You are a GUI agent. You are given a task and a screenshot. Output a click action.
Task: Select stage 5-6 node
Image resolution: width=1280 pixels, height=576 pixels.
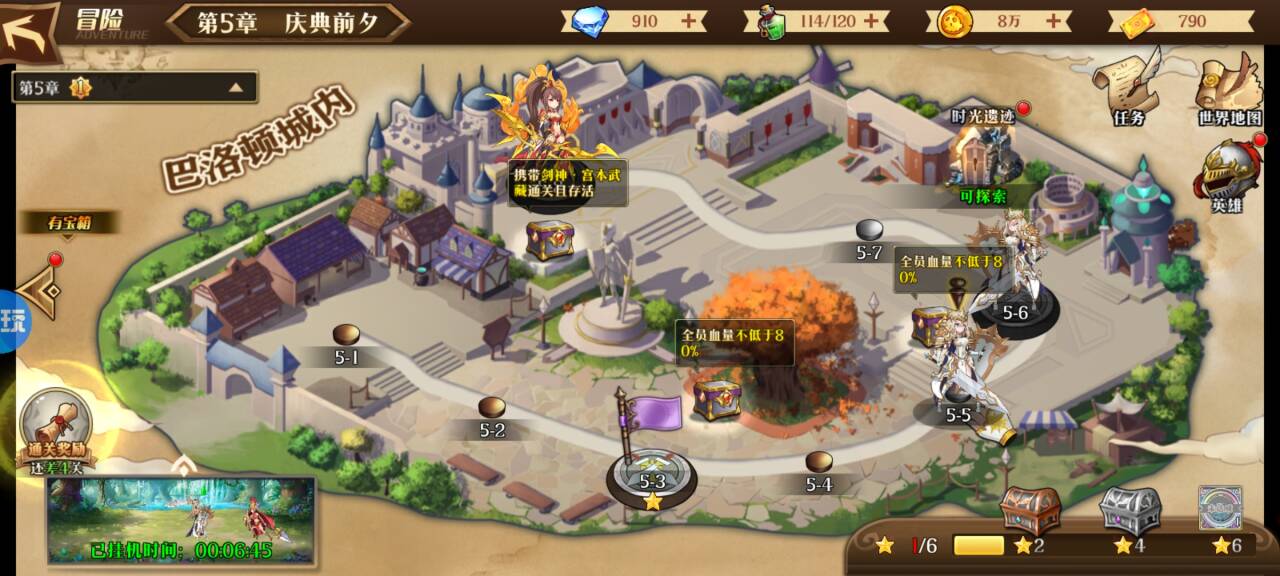tap(1014, 310)
